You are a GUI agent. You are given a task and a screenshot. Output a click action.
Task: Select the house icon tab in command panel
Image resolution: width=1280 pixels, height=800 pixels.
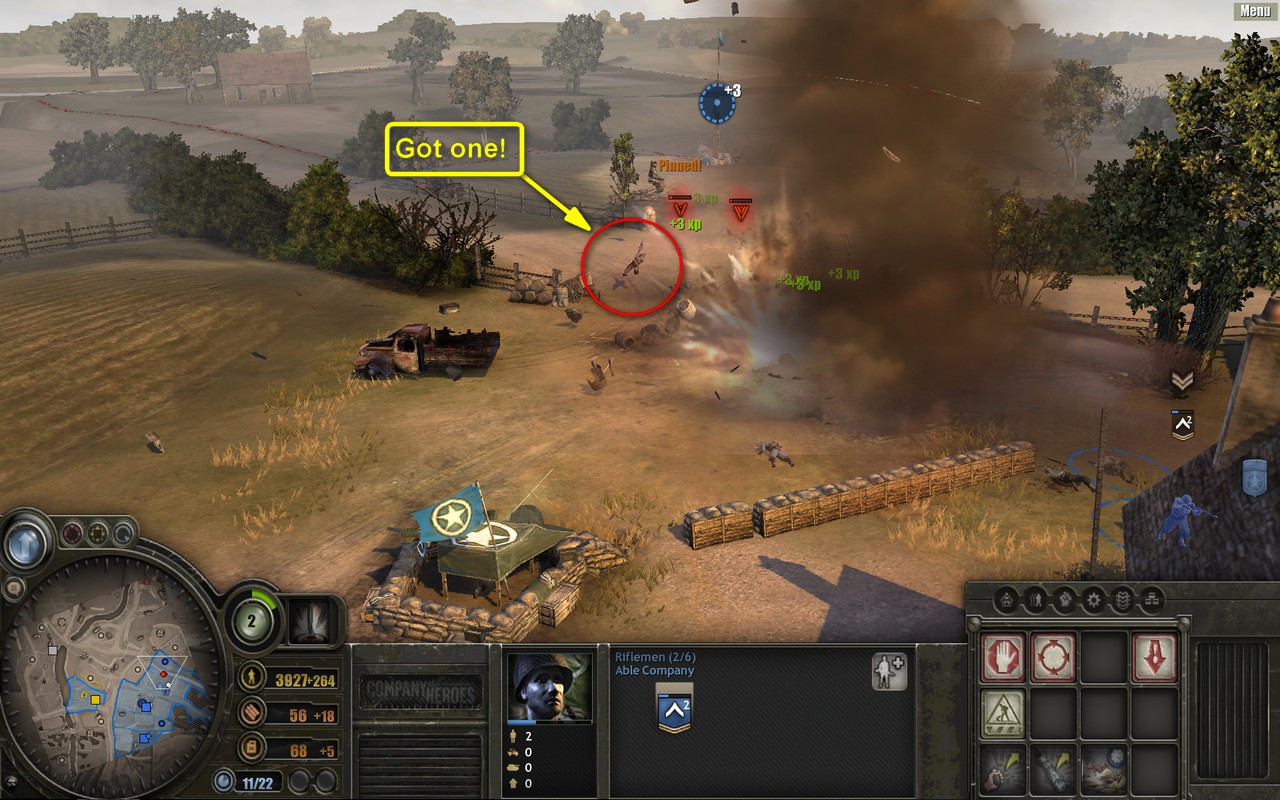pos(1007,601)
